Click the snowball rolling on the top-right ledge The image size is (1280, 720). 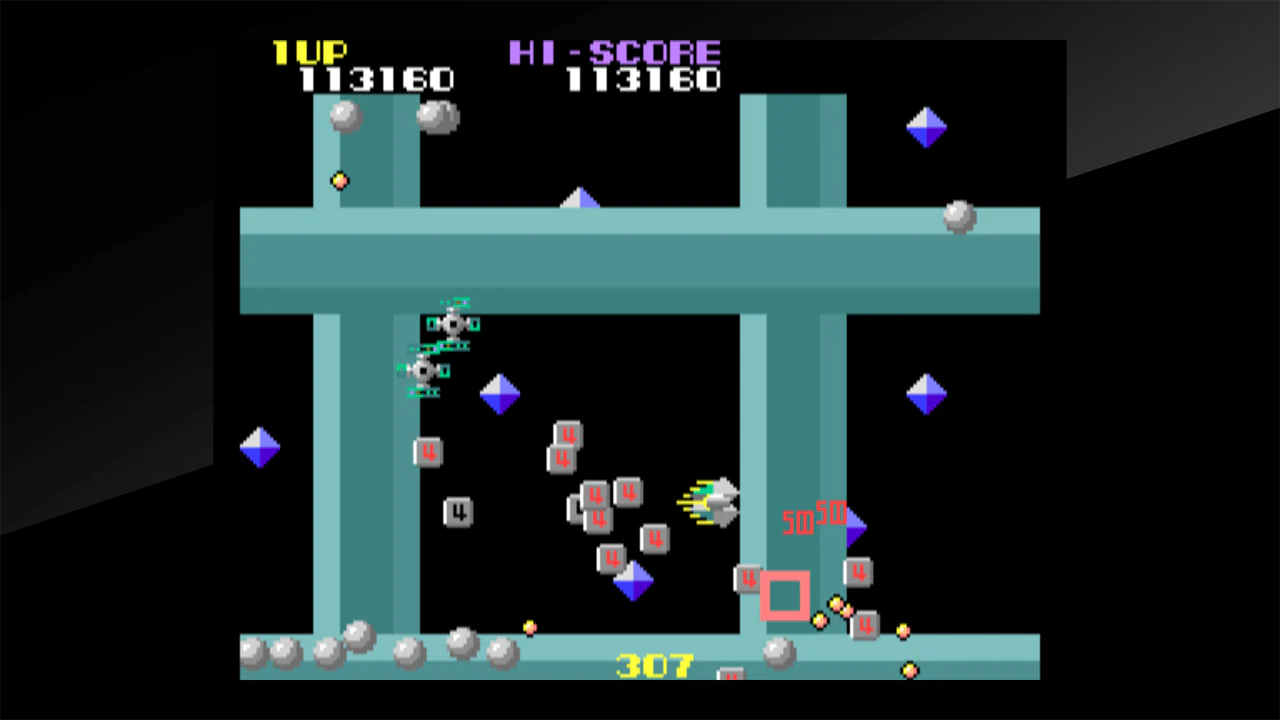[957, 218]
